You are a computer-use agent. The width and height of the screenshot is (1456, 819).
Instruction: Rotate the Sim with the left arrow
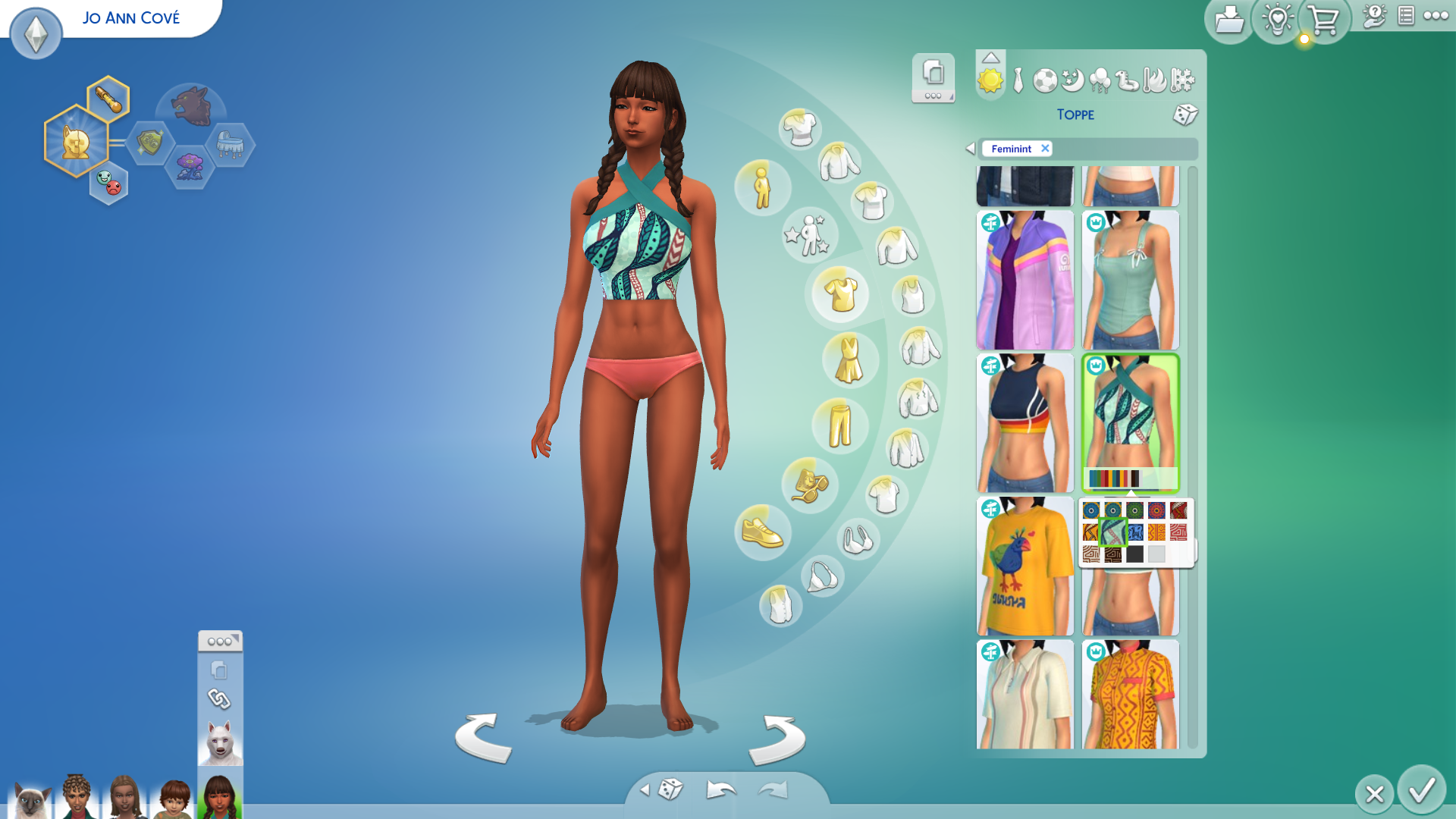point(483,738)
